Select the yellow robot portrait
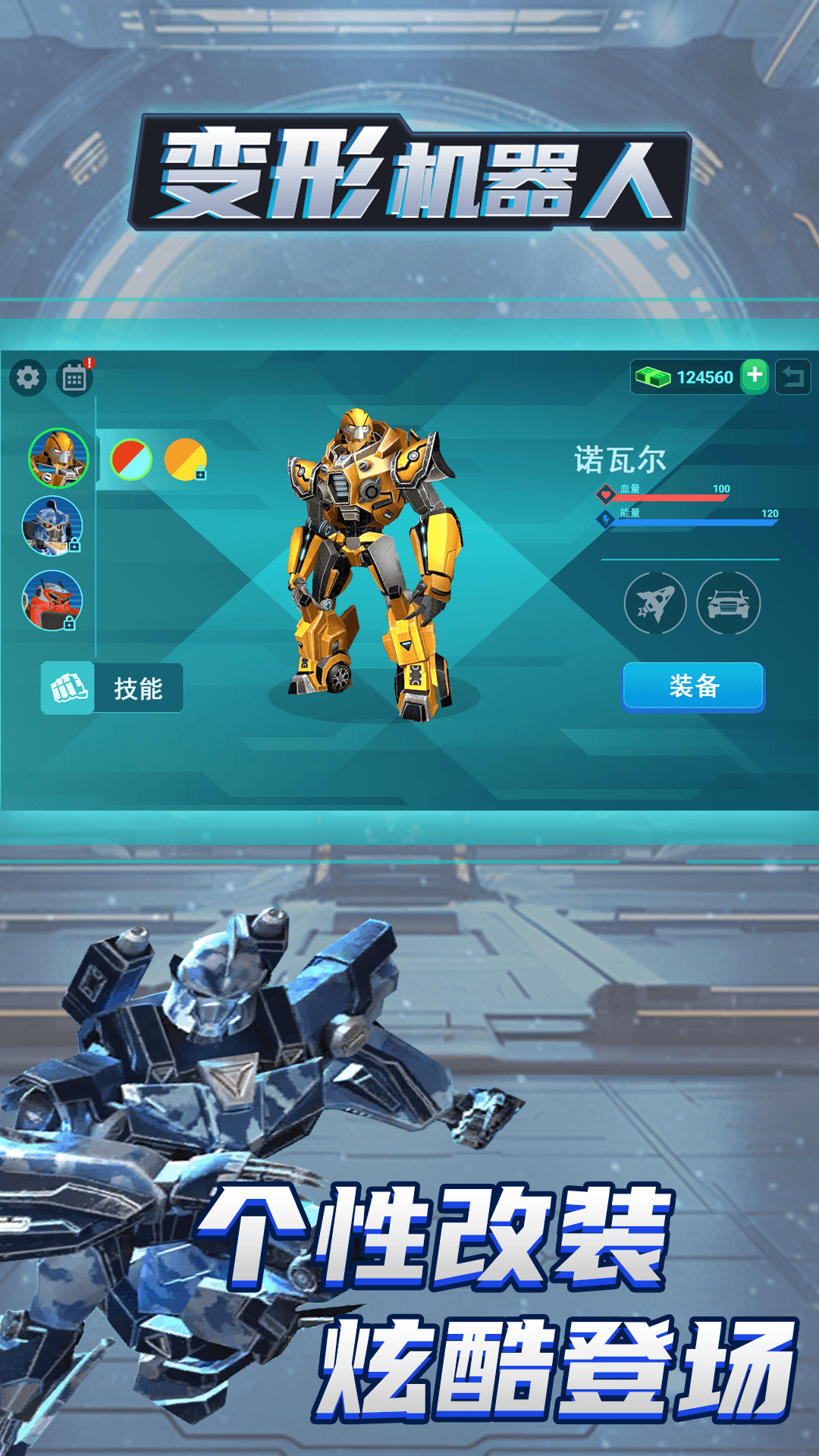 (58, 458)
